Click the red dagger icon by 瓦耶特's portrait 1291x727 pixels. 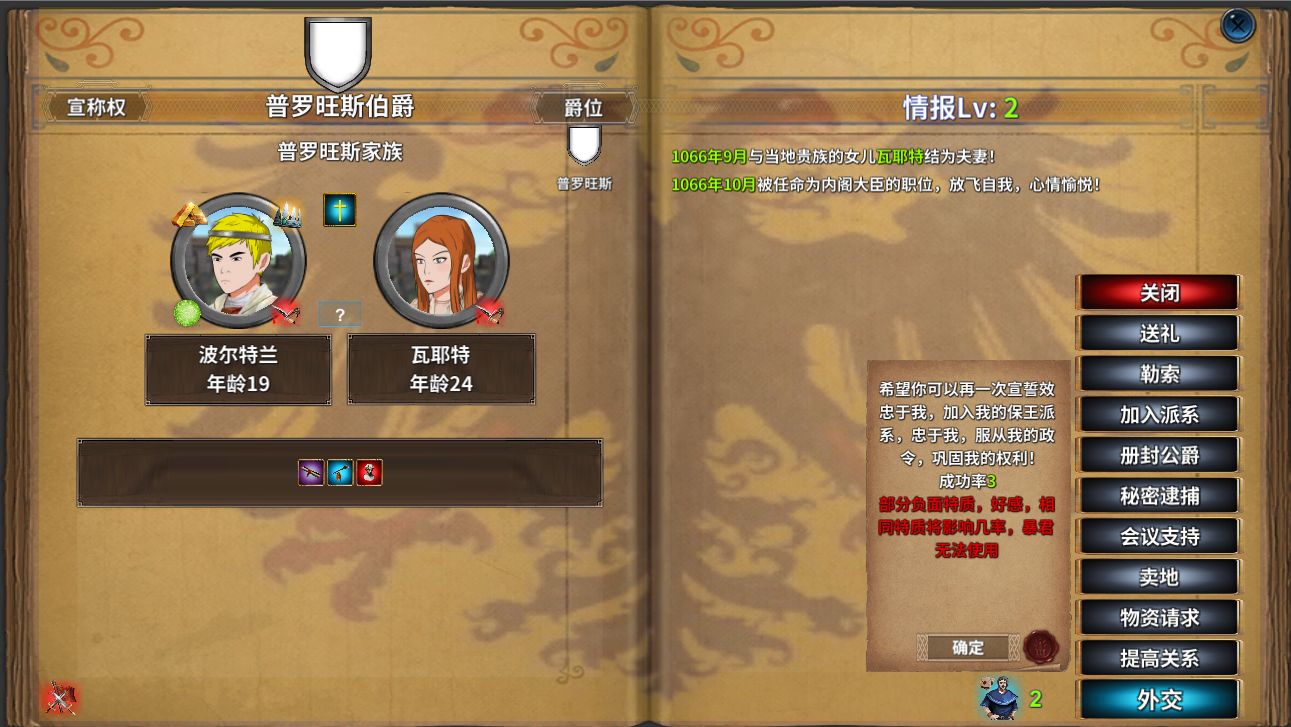tap(490, 313)
